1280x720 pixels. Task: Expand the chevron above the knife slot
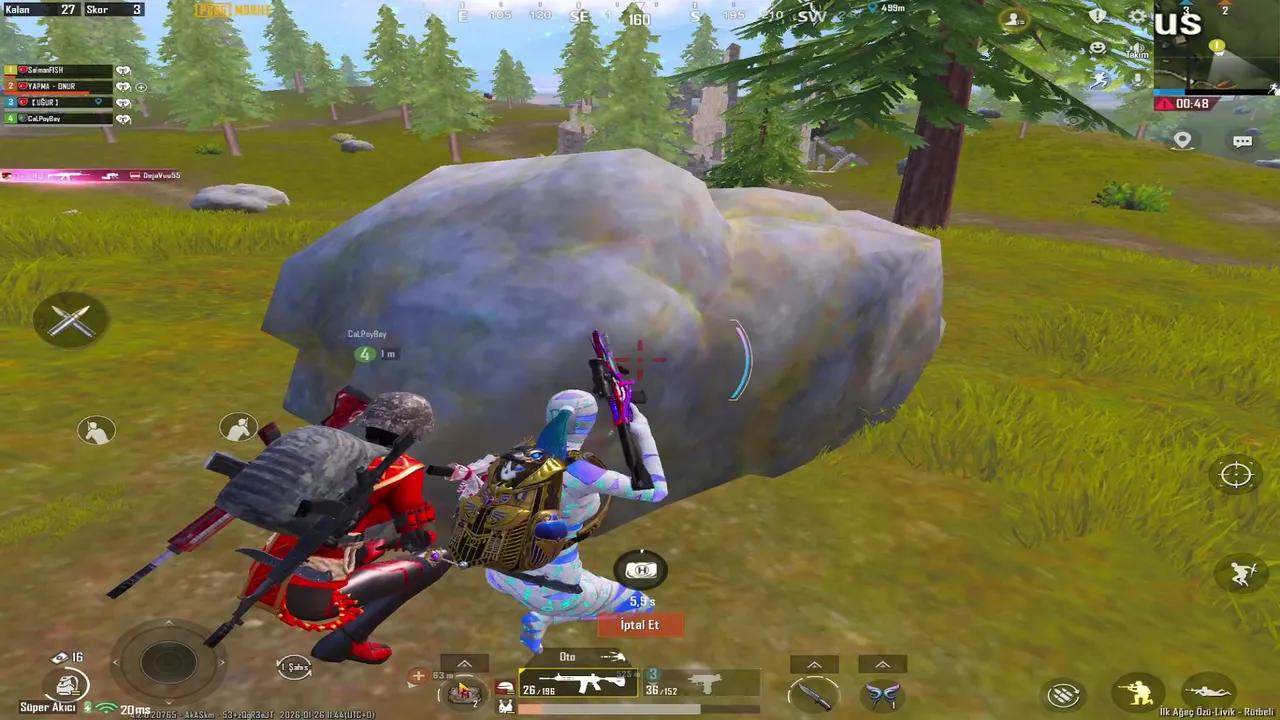[814, 663]
